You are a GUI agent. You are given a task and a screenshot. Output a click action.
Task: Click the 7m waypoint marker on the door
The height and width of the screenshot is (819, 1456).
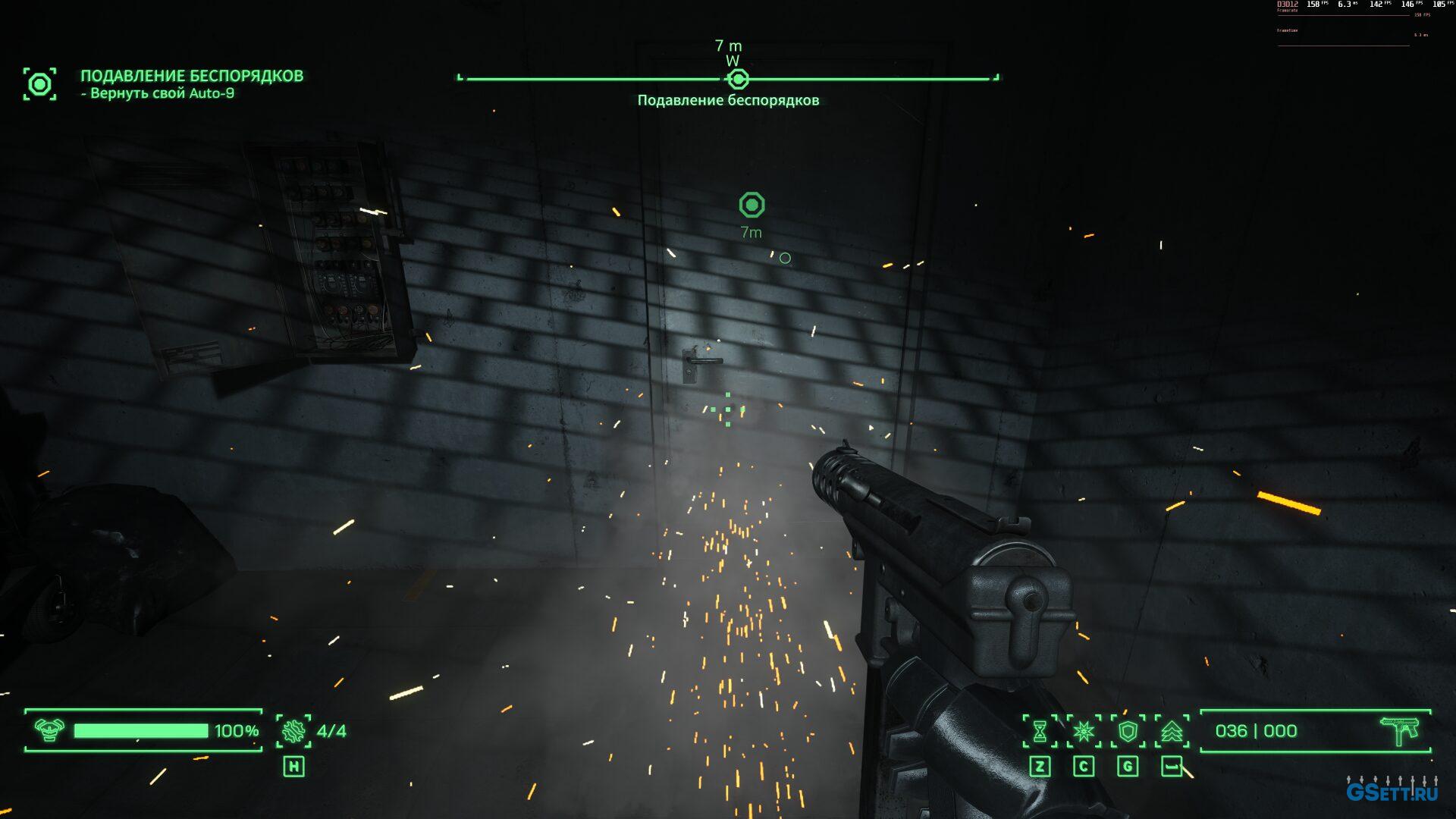[x=752, y=205]
